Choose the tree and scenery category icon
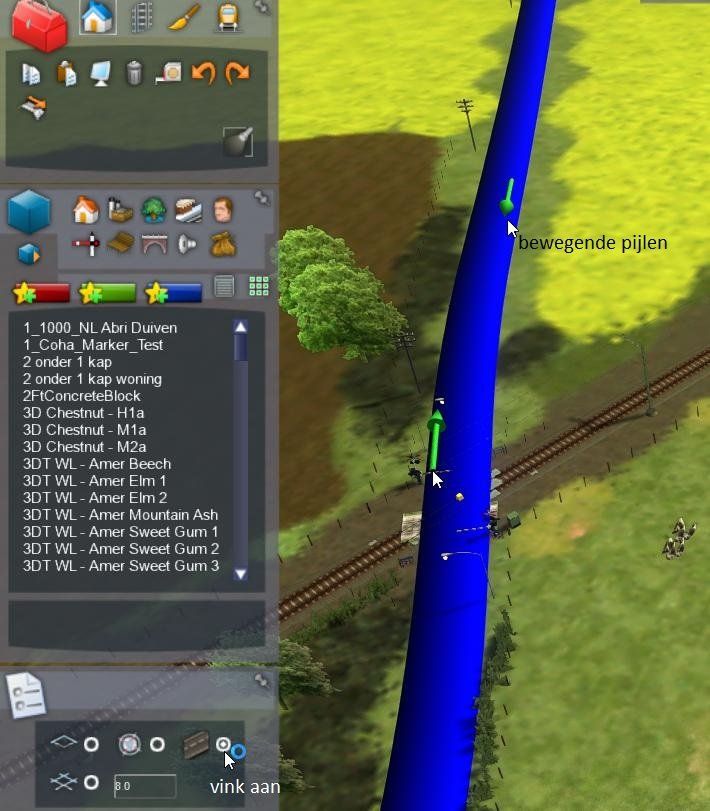The height and width of the screenshot is (811, 710). coord(154,209)
